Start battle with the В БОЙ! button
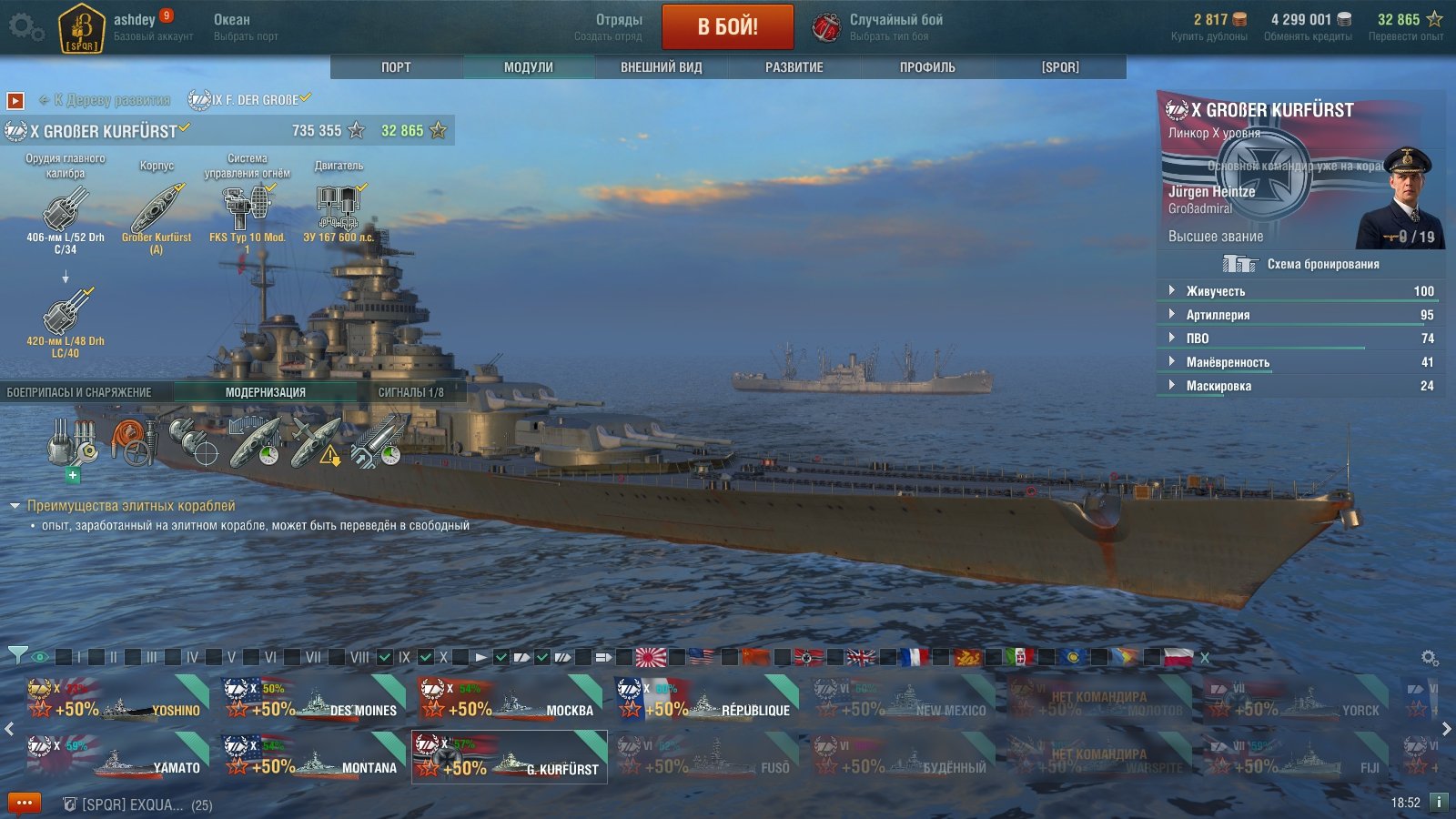 [727, 27]
